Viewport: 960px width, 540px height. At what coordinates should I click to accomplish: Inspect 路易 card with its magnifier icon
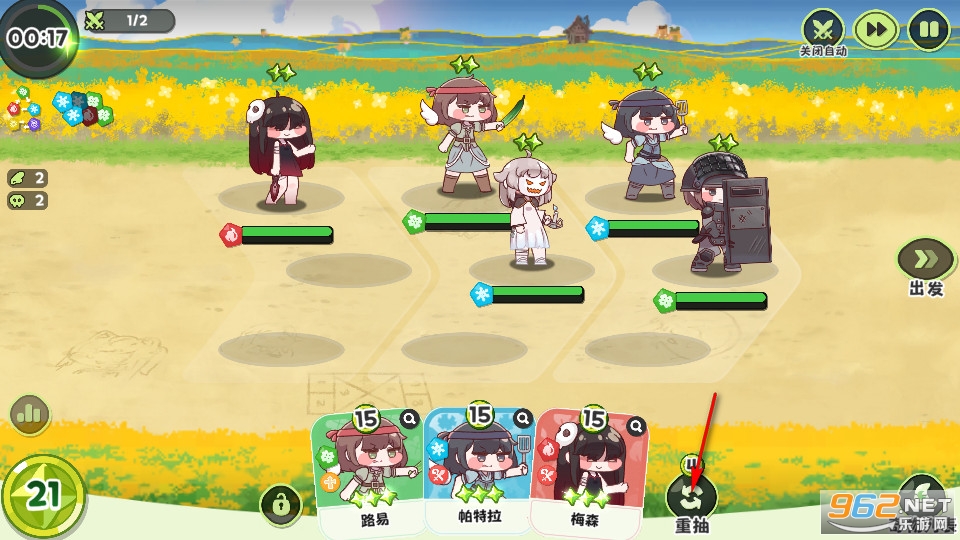(x=410, y=420)
